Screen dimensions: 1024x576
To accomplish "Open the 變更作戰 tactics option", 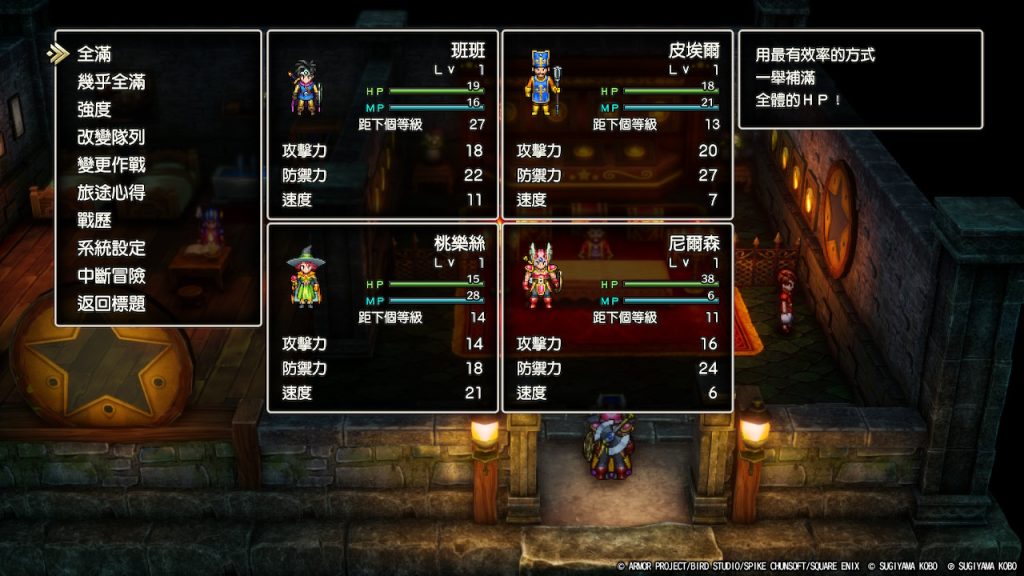I will tap(111, 165).
